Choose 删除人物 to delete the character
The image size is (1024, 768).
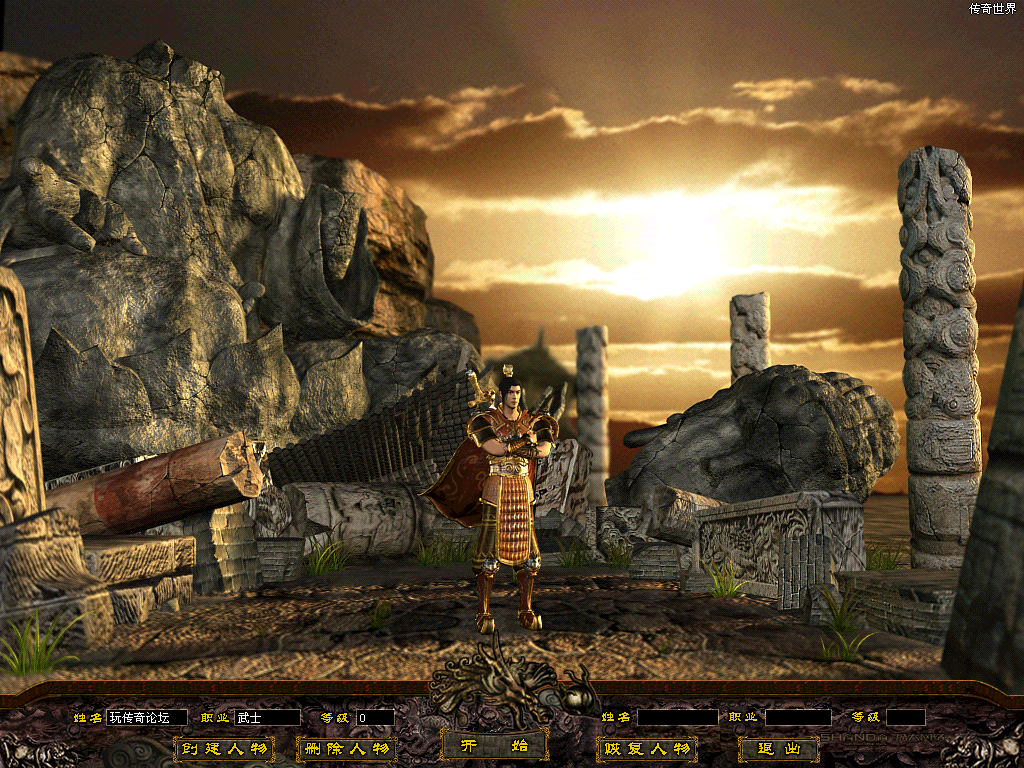(346, 749)
